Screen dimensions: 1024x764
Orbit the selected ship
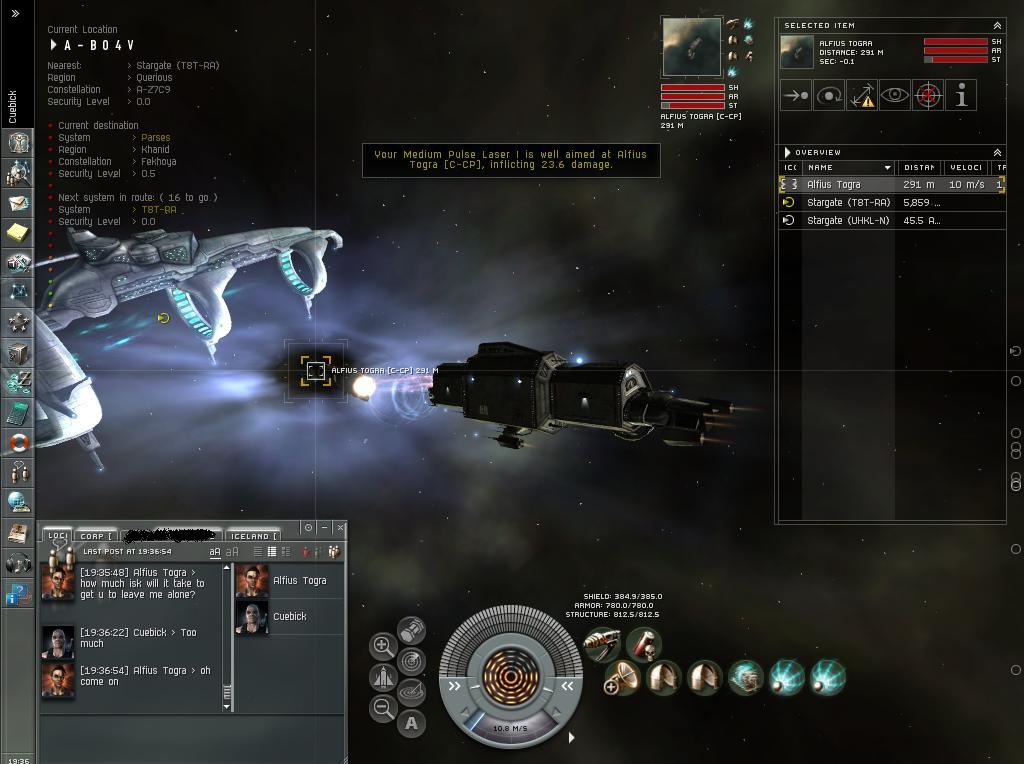[829, 96]
